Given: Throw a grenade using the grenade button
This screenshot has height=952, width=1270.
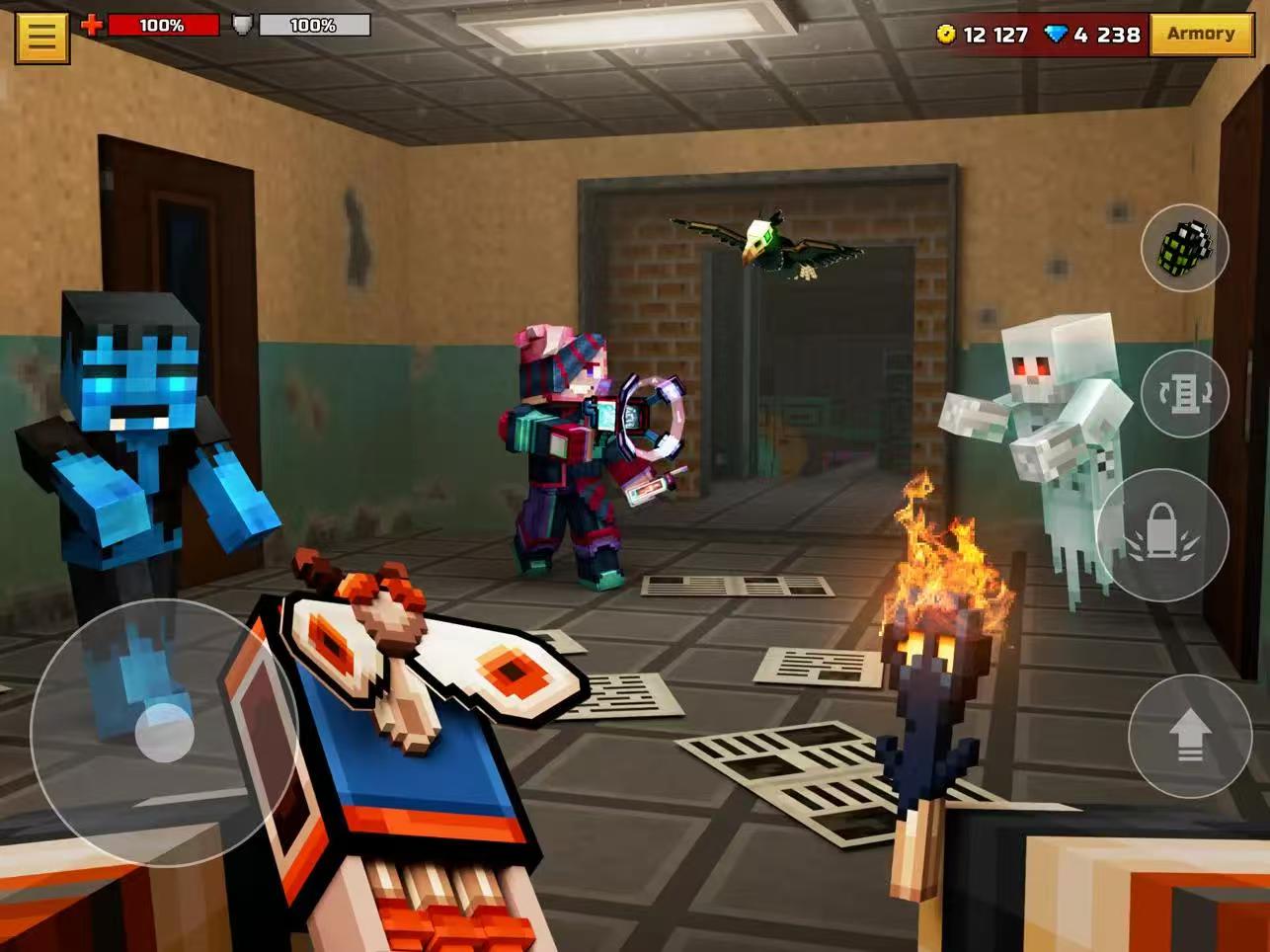Looking at the screenshot, I should pyautogui.click(x=1184, y=248).
